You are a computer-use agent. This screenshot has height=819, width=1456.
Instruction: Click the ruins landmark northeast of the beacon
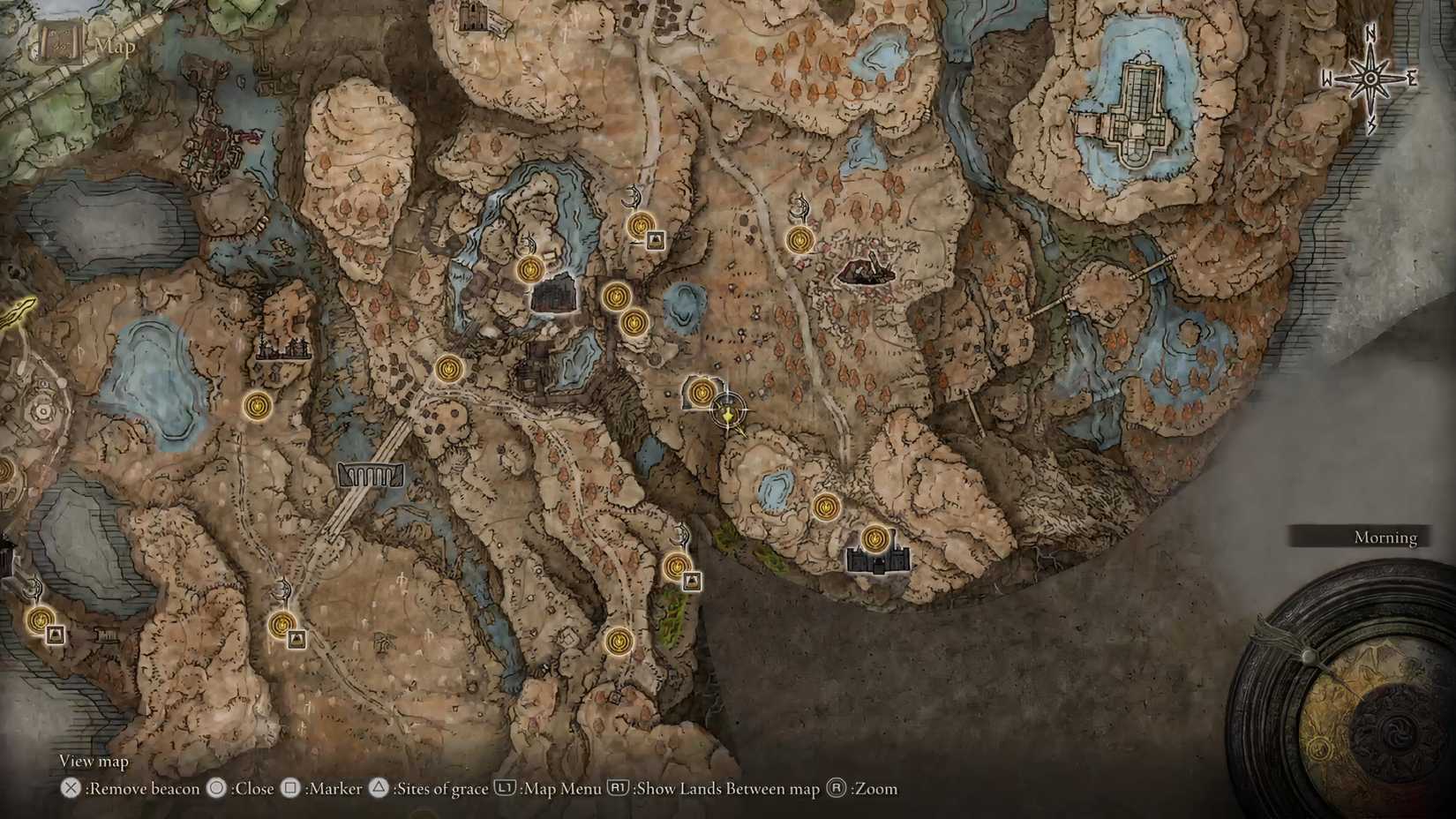click(865, 271)
